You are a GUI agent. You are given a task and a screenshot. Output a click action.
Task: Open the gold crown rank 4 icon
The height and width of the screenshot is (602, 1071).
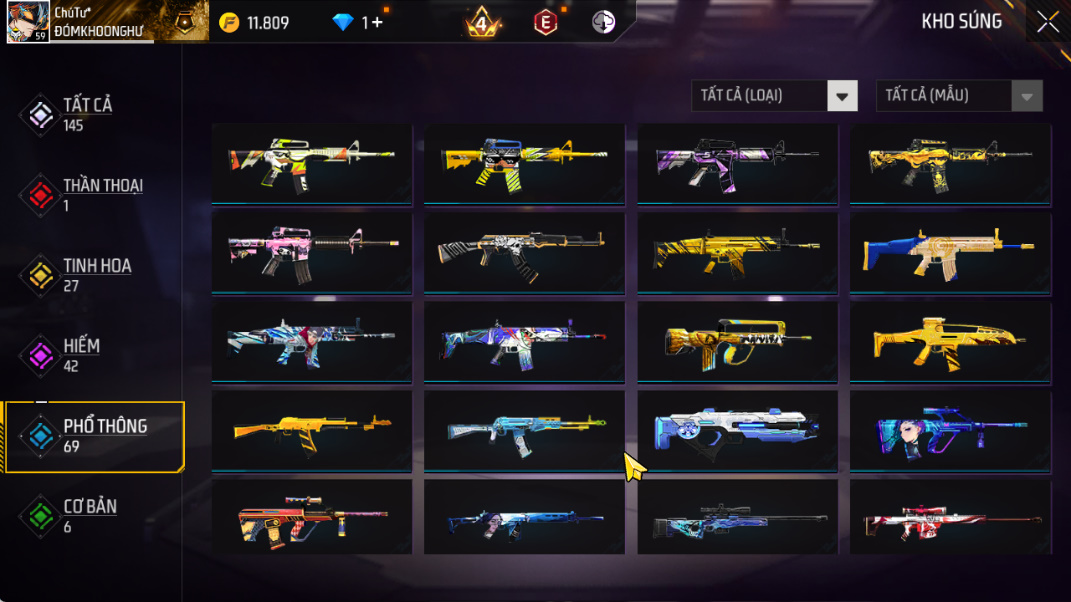tap(482, 22)
